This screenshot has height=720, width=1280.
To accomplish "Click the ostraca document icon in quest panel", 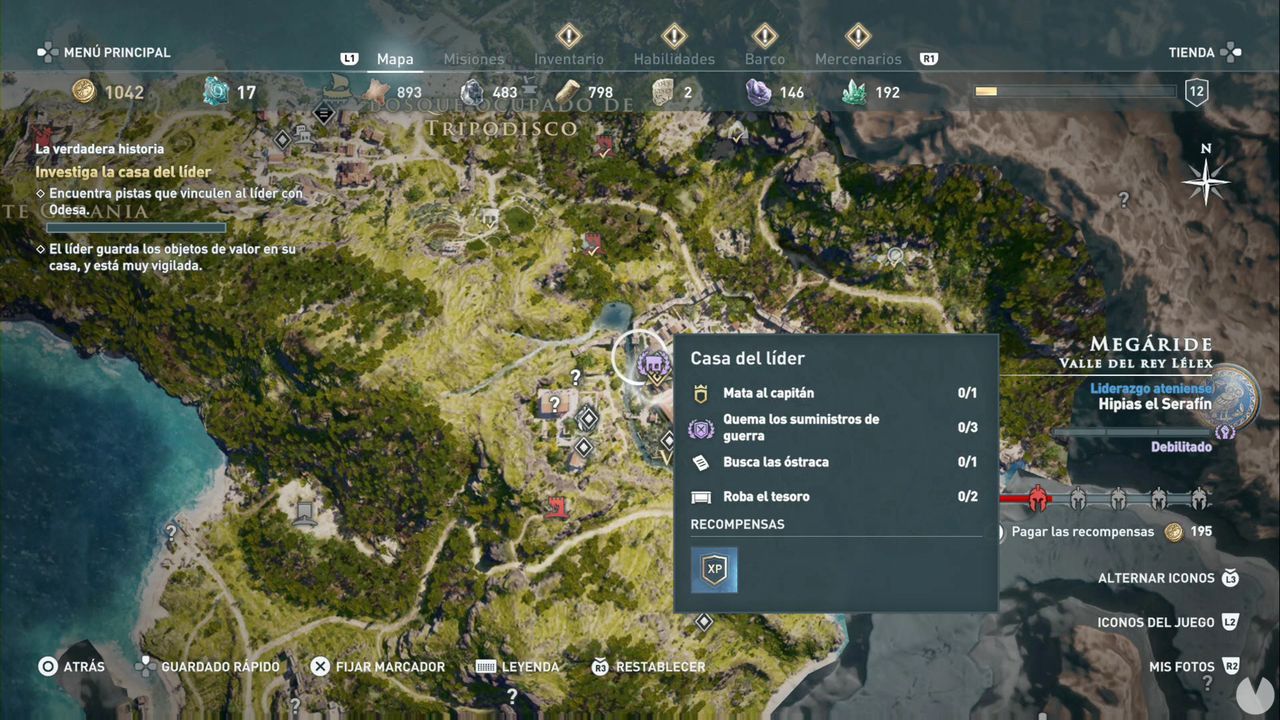I will point(700,461).
